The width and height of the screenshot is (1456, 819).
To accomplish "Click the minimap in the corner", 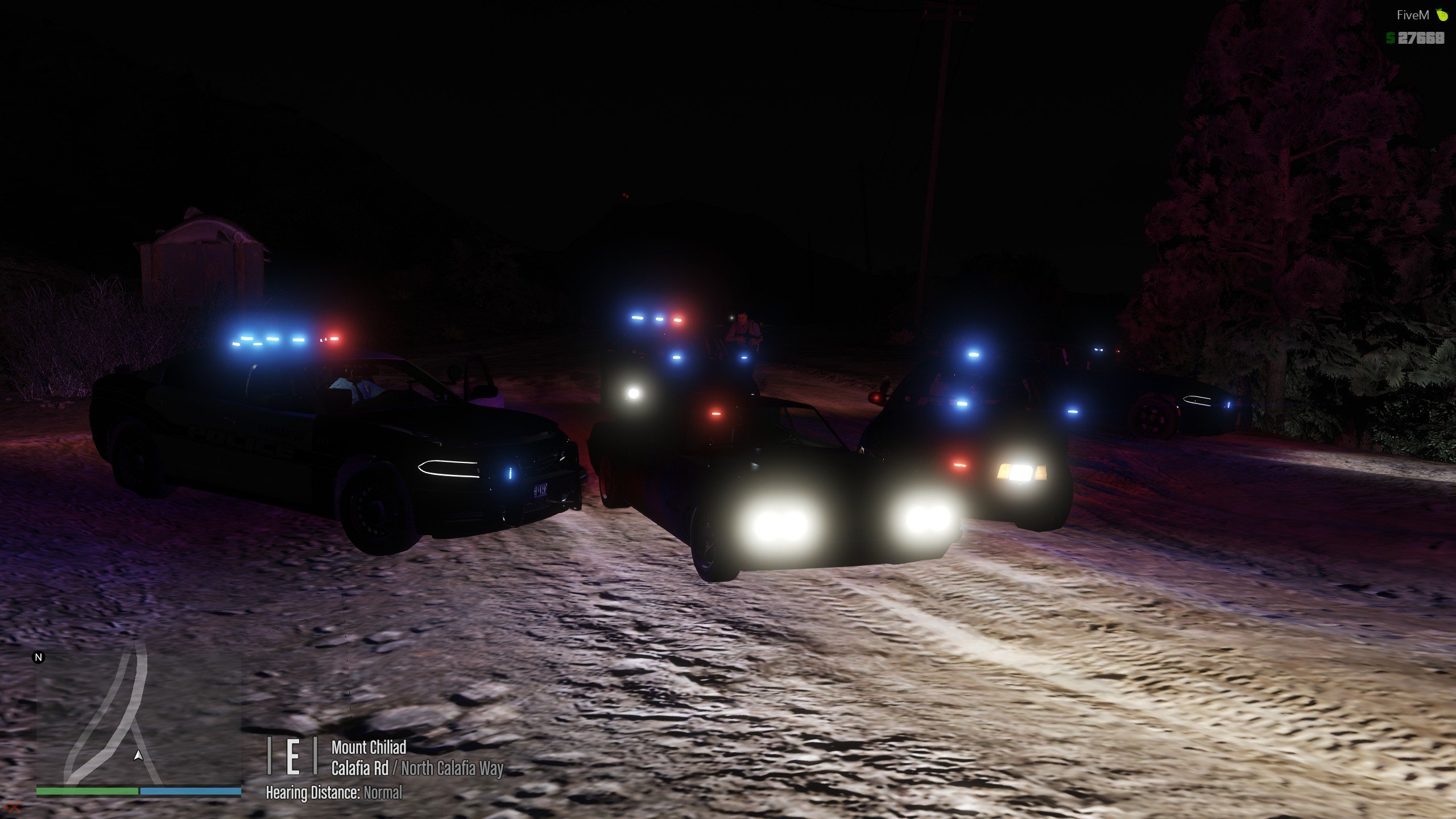I will (x=139, y=719).
